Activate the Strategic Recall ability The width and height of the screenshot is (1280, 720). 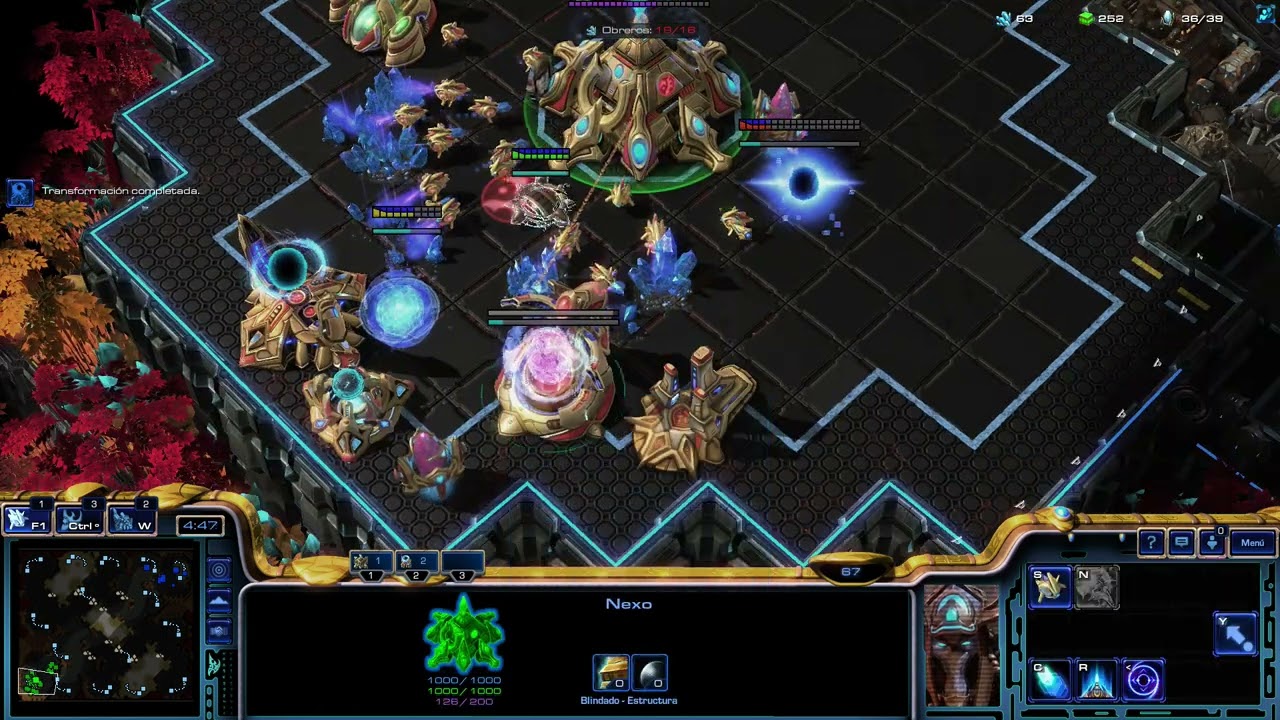click(1097, 680)
